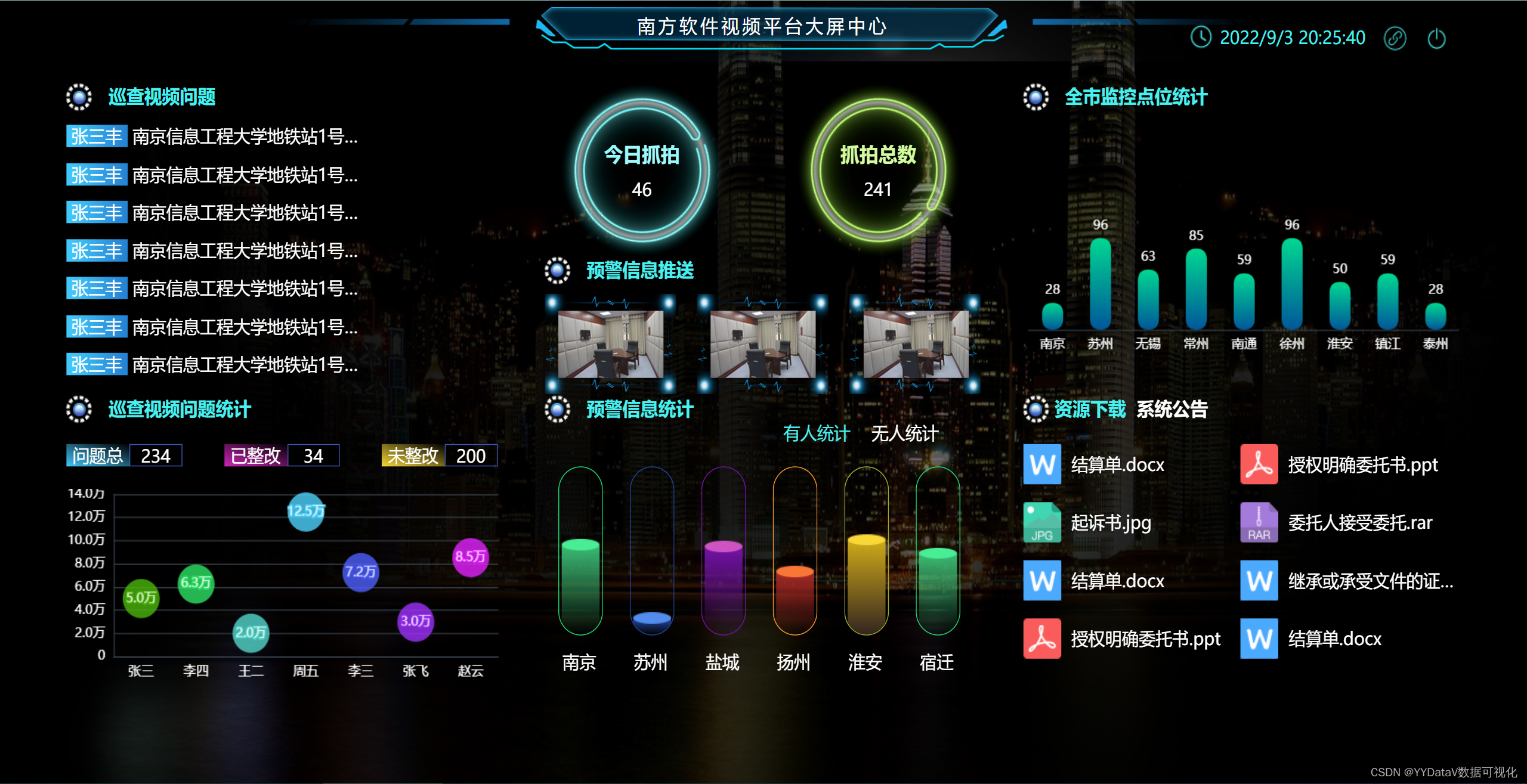The width and height of the screenshot is (1527, 784).
Task: Open the first 南京信息工程大学地铁站1号 record
Action: [x=245, y=136]
